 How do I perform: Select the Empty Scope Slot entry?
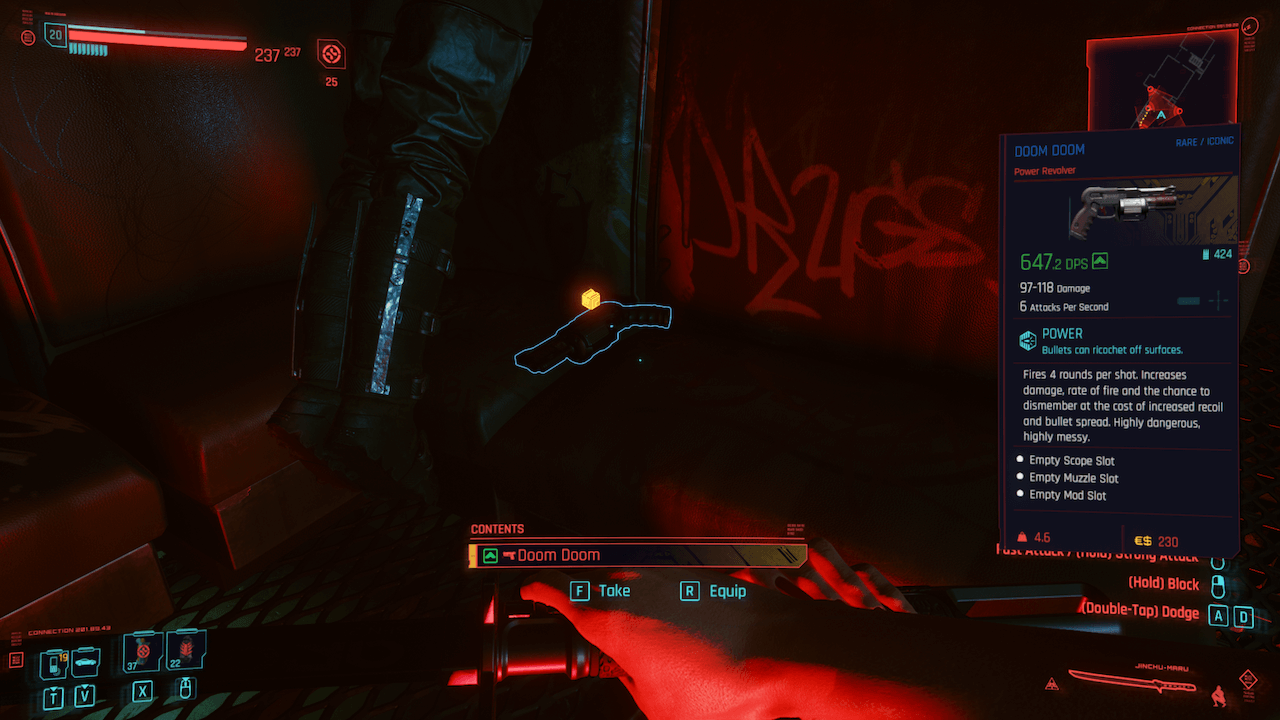[1071, 461]
